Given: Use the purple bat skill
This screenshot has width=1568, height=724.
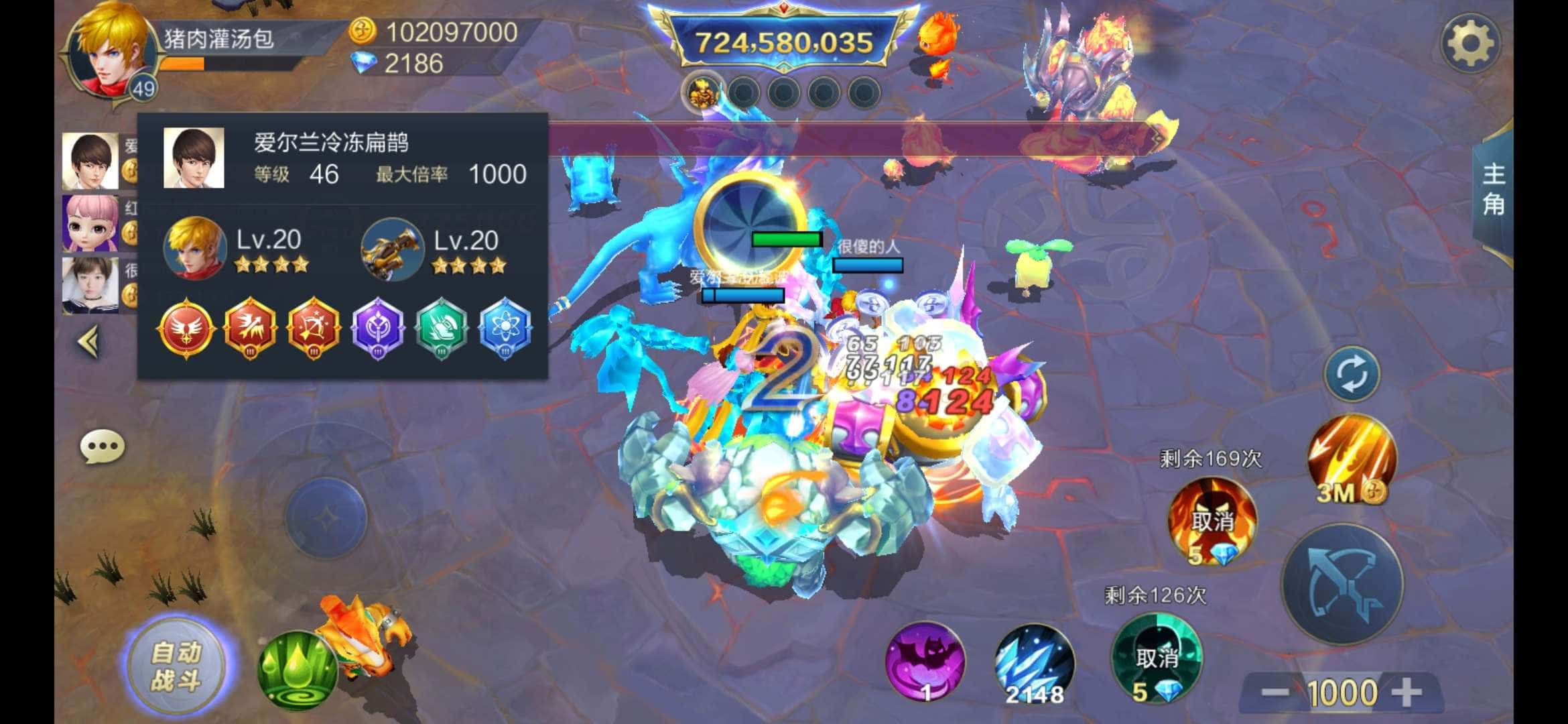Looking at the screenshot, I should coord(925,662).
